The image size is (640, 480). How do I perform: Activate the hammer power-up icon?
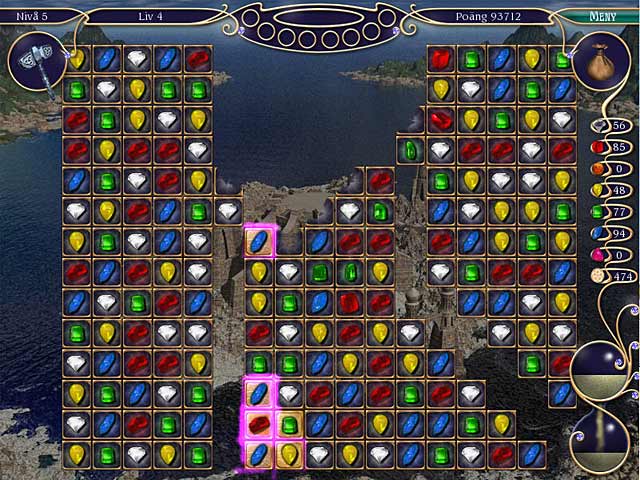pos(38,63)
